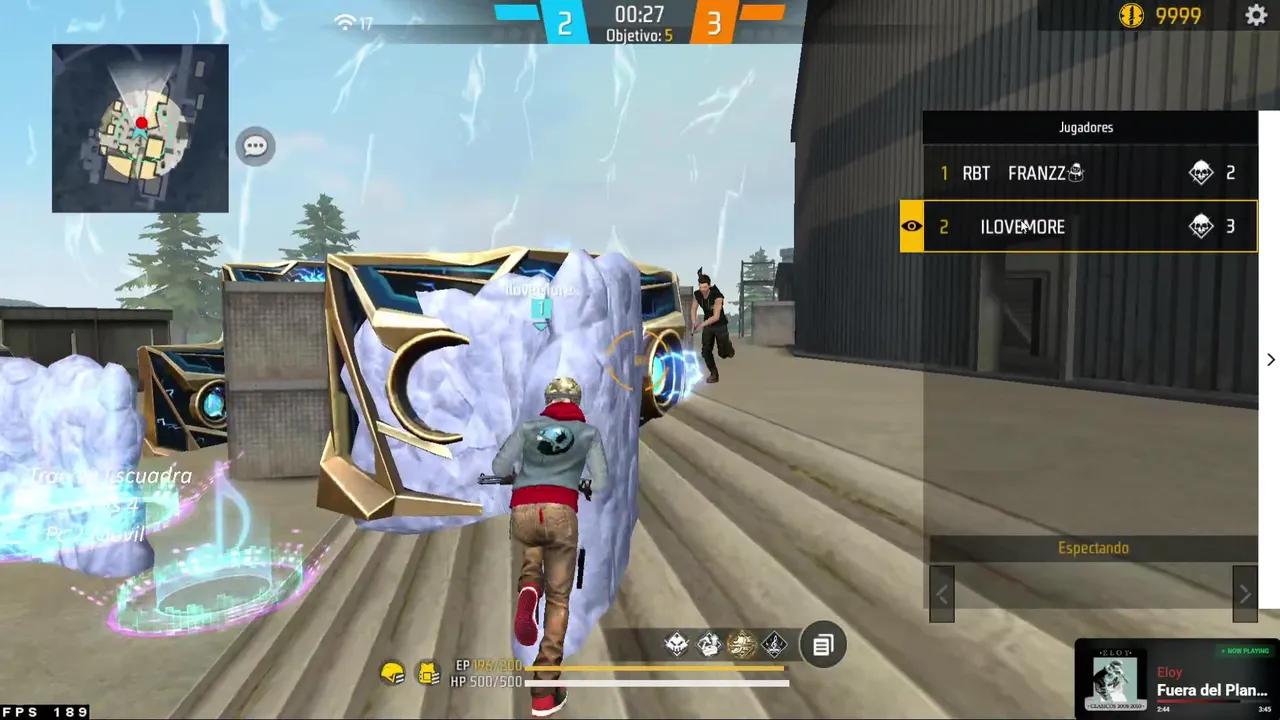Screen dimensions: 1280x720
Task: Click the Objetivo: 5 scoreboard timer
Action: click(x=638, y=22)
